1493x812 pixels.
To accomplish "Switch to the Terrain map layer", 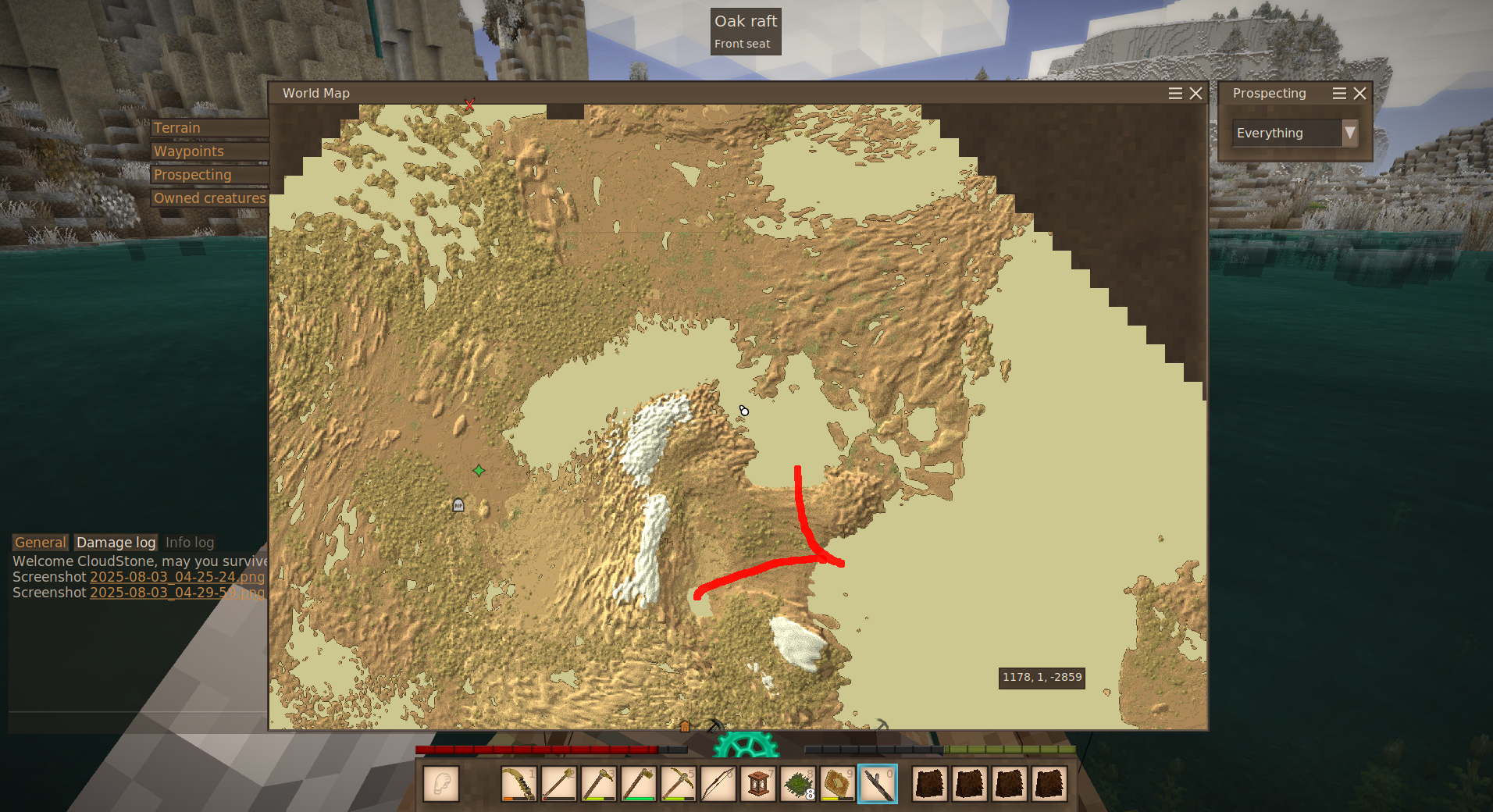I will click(x=209, y=128).
